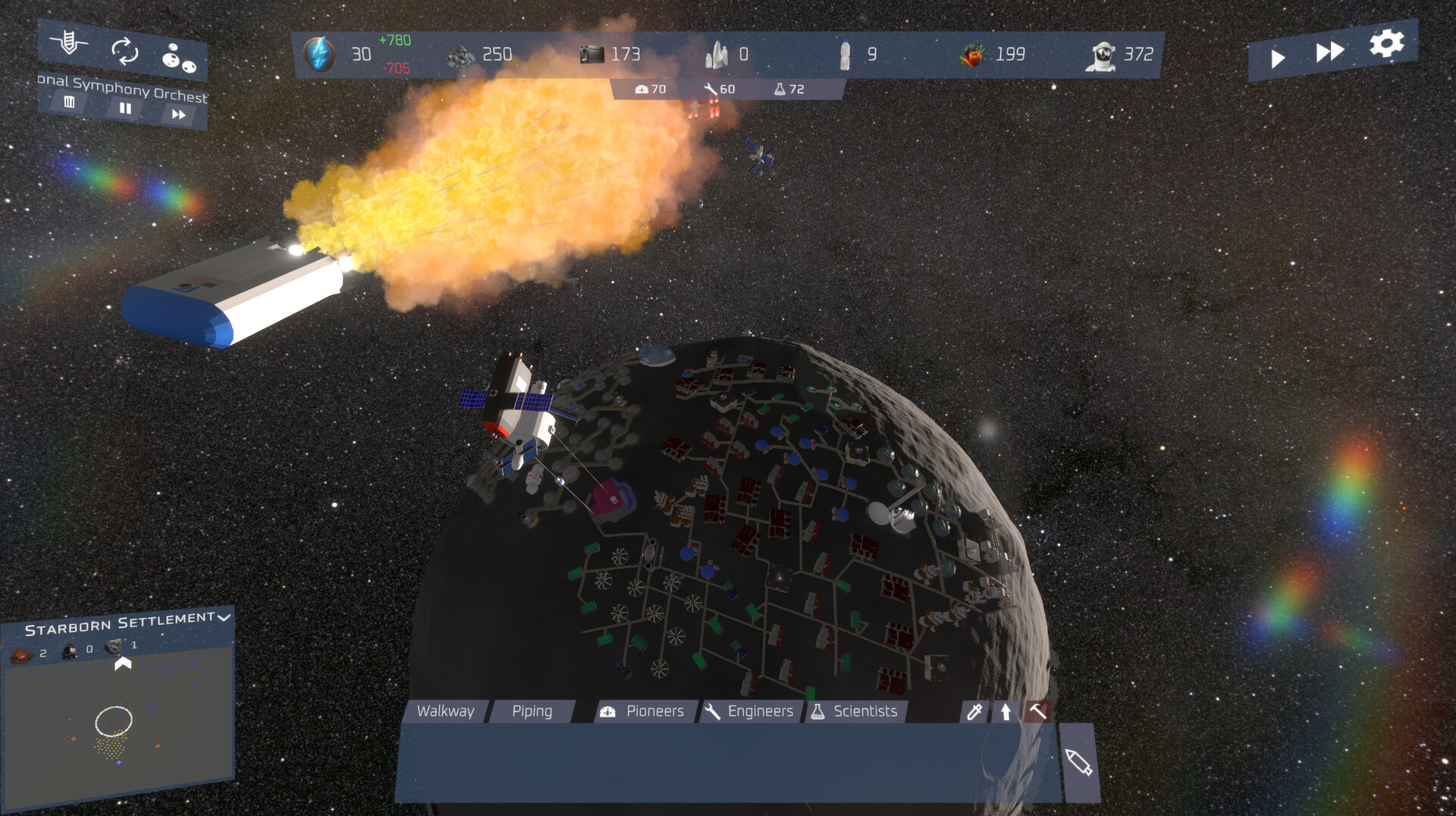1456x816 pixels.
Task: Select the upgrade arrow tool
Action: 1006,711
